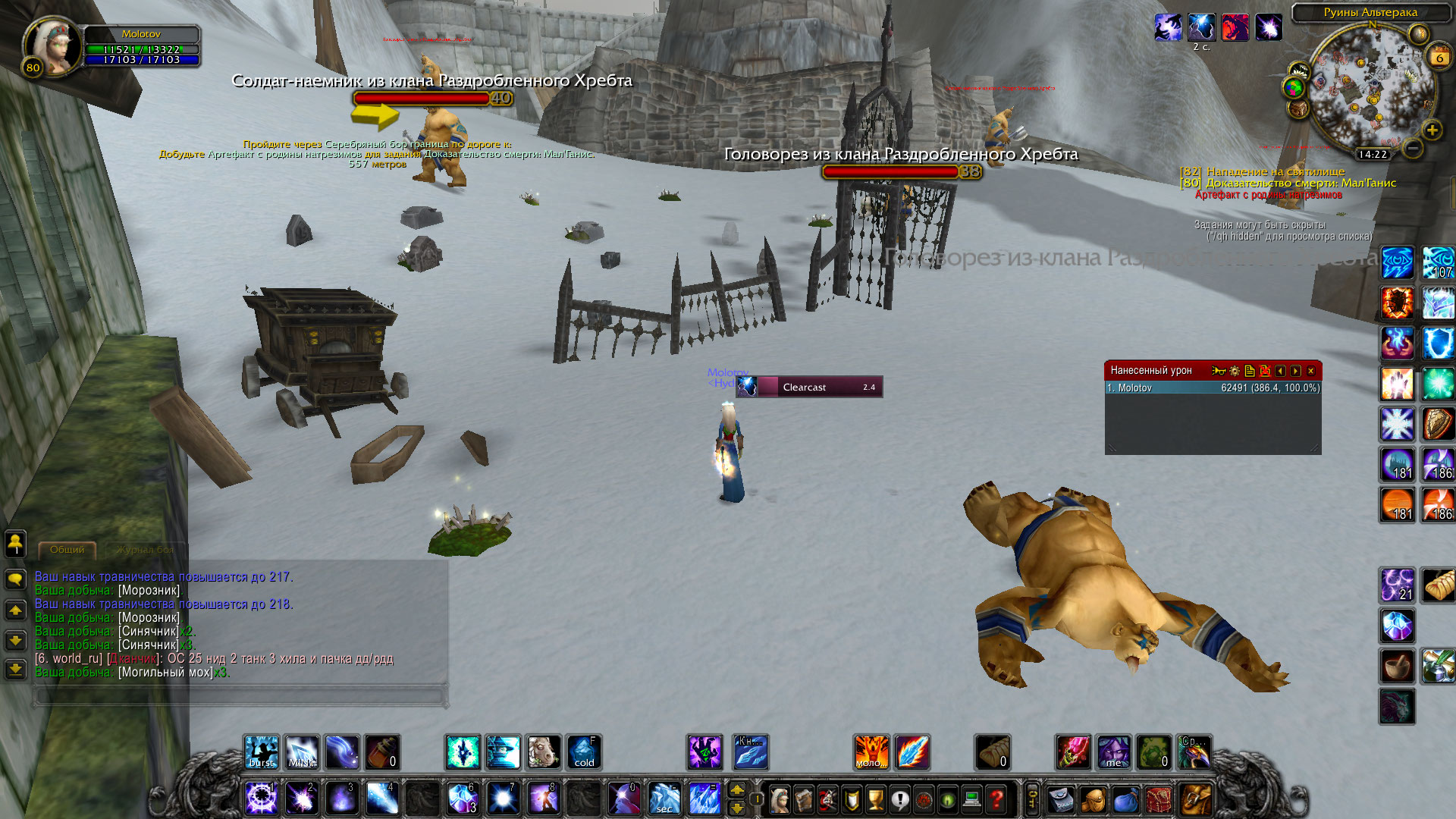The height and width of the screenshot is (819, 1456).
Task: Click the quest Доказательство смерти: Мал'Ганис
Action: [x=1300, y=183]
